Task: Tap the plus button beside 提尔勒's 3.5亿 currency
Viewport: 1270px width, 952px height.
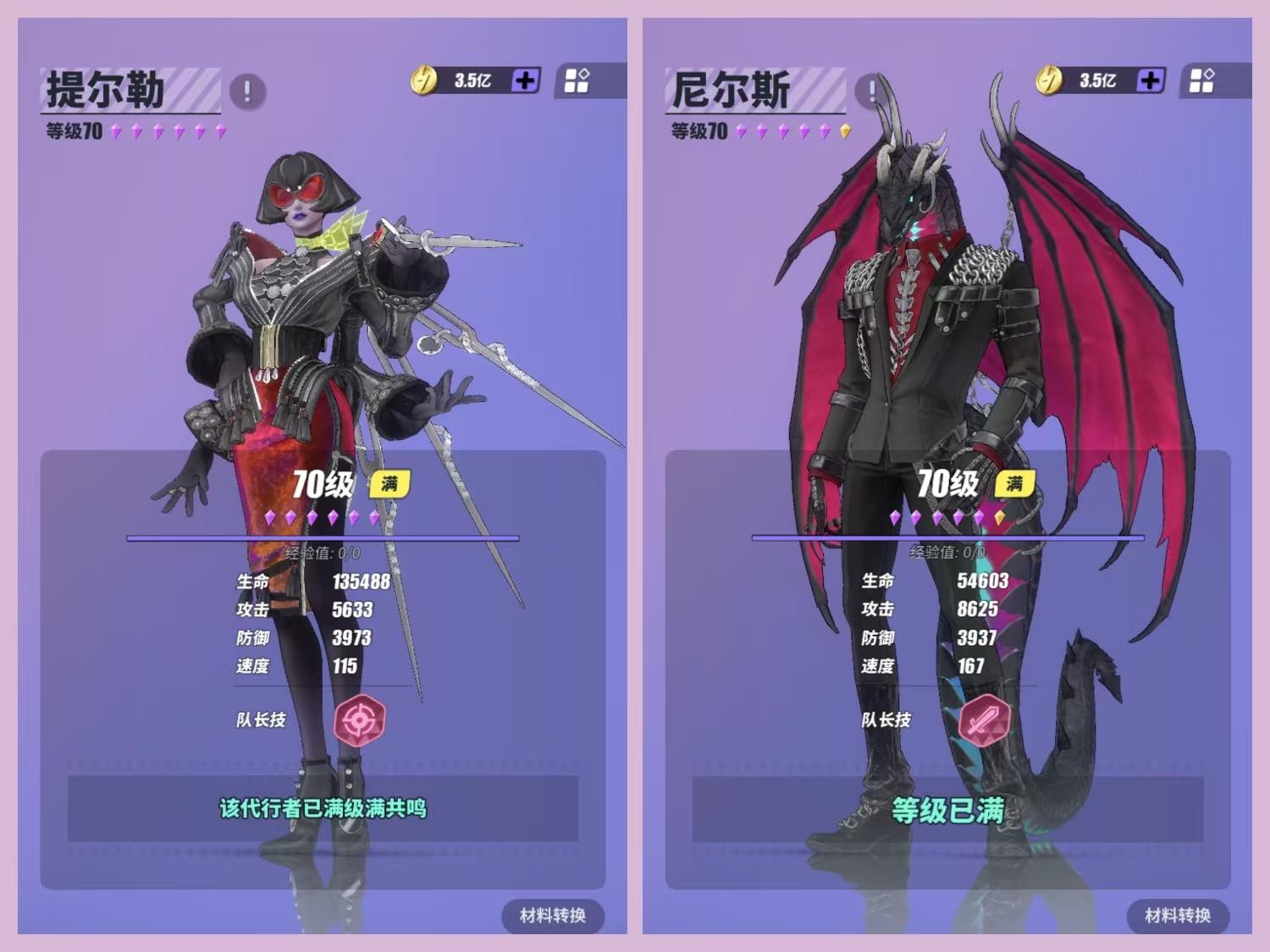Action: click(526, 80)
